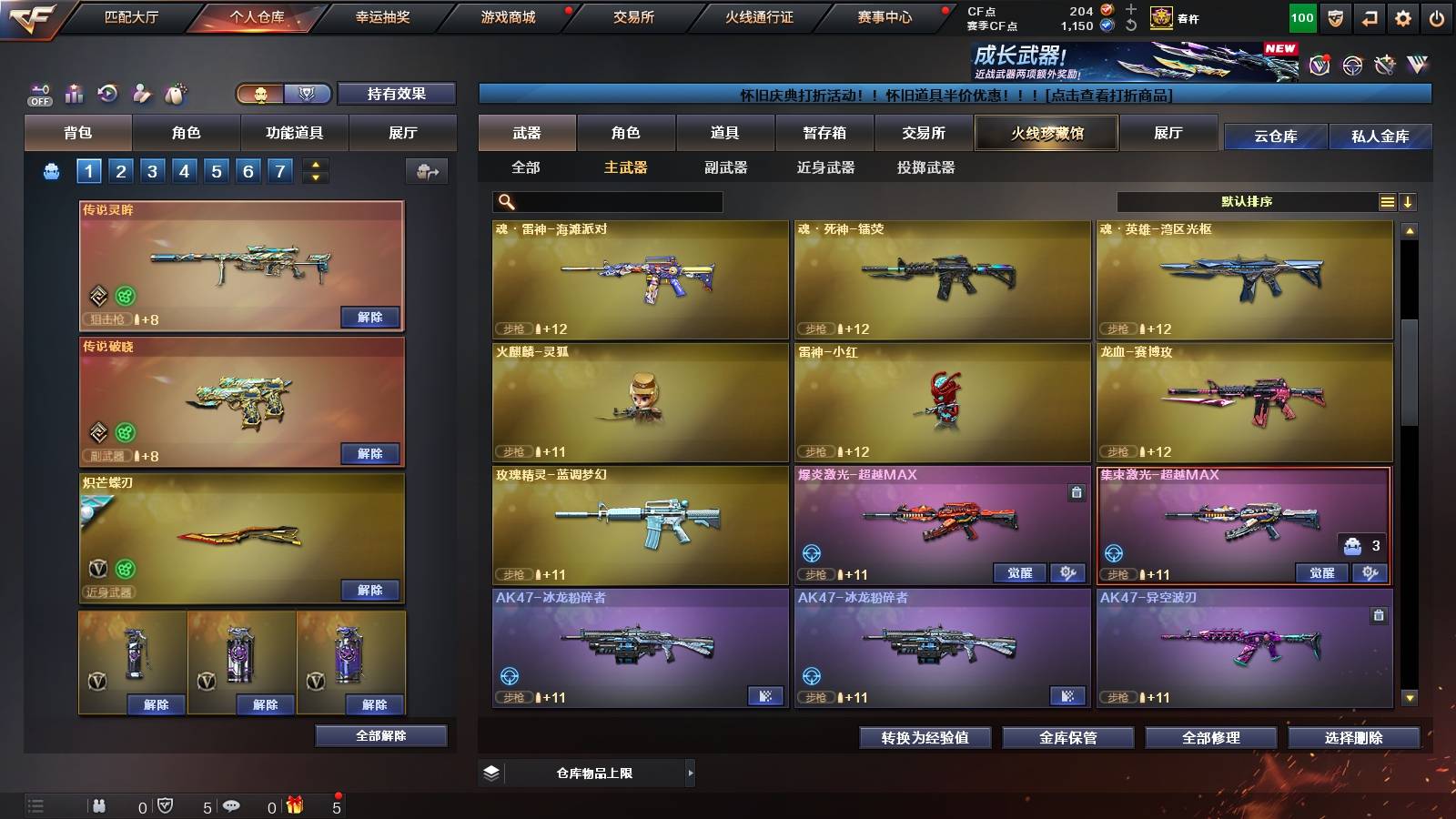Toggle the sort direction arrow next to 默认排序
This screenshot has height=819, width=1456.
pos(1409,201)
